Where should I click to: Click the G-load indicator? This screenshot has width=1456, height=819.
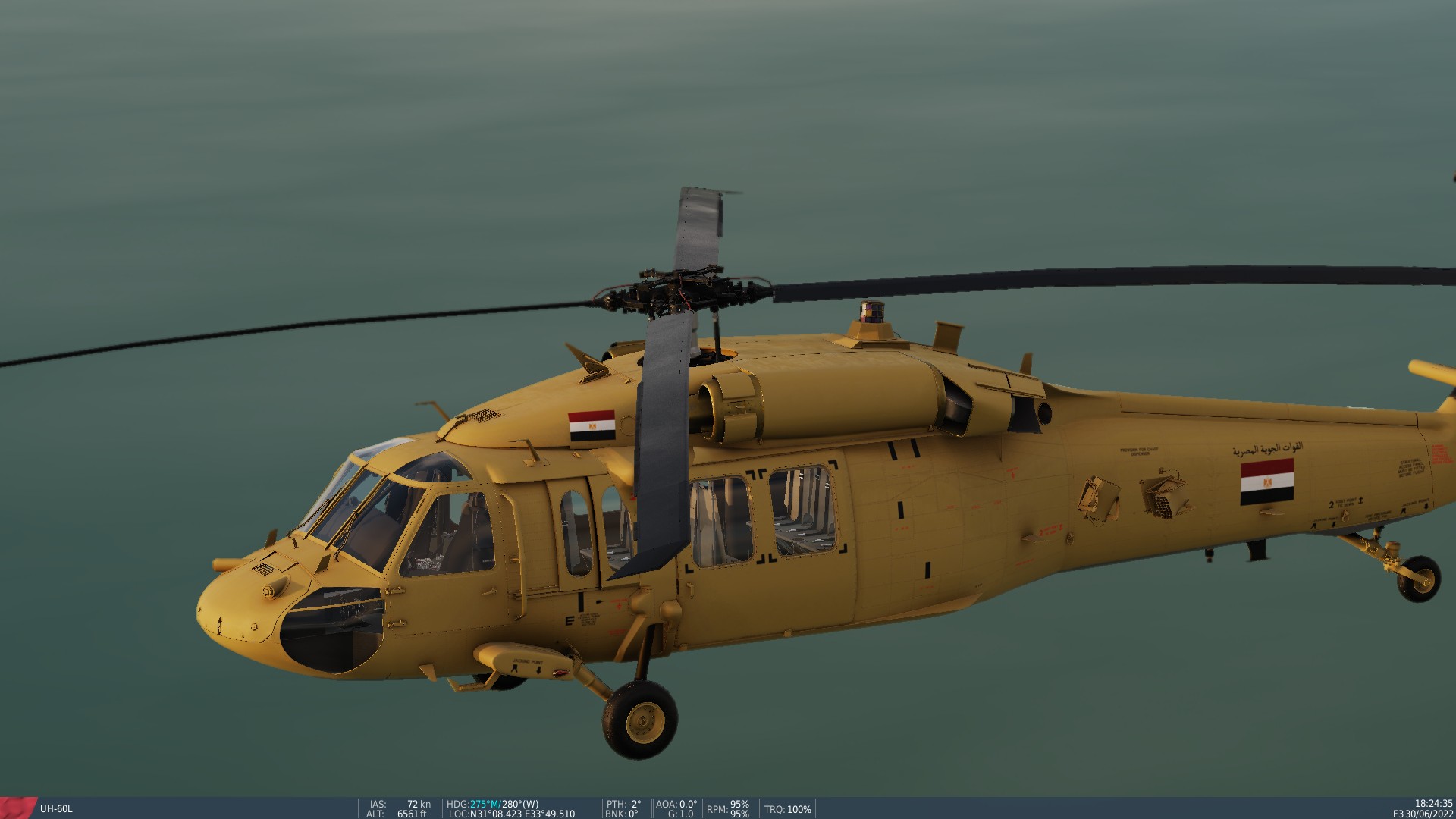680,812
